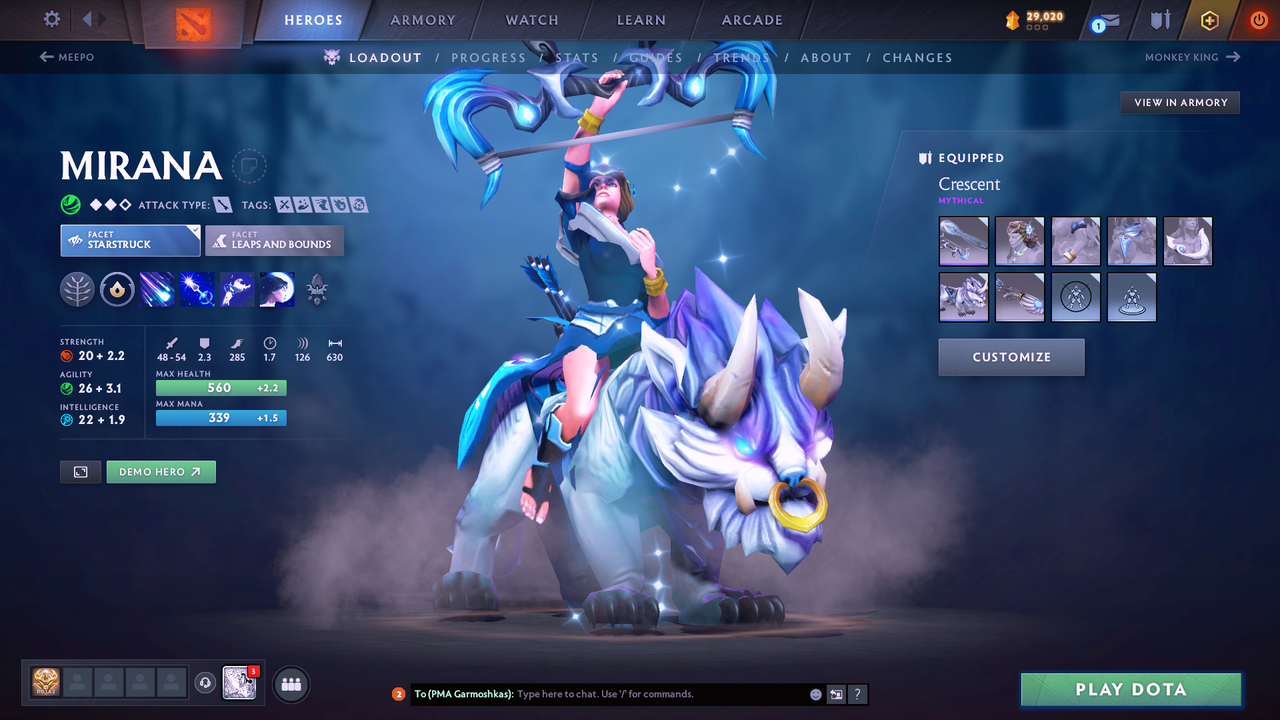Click the shield-and-sword icon in the top bar
This screenshot has height=720, width=1280.
(x=1160, y=19)
